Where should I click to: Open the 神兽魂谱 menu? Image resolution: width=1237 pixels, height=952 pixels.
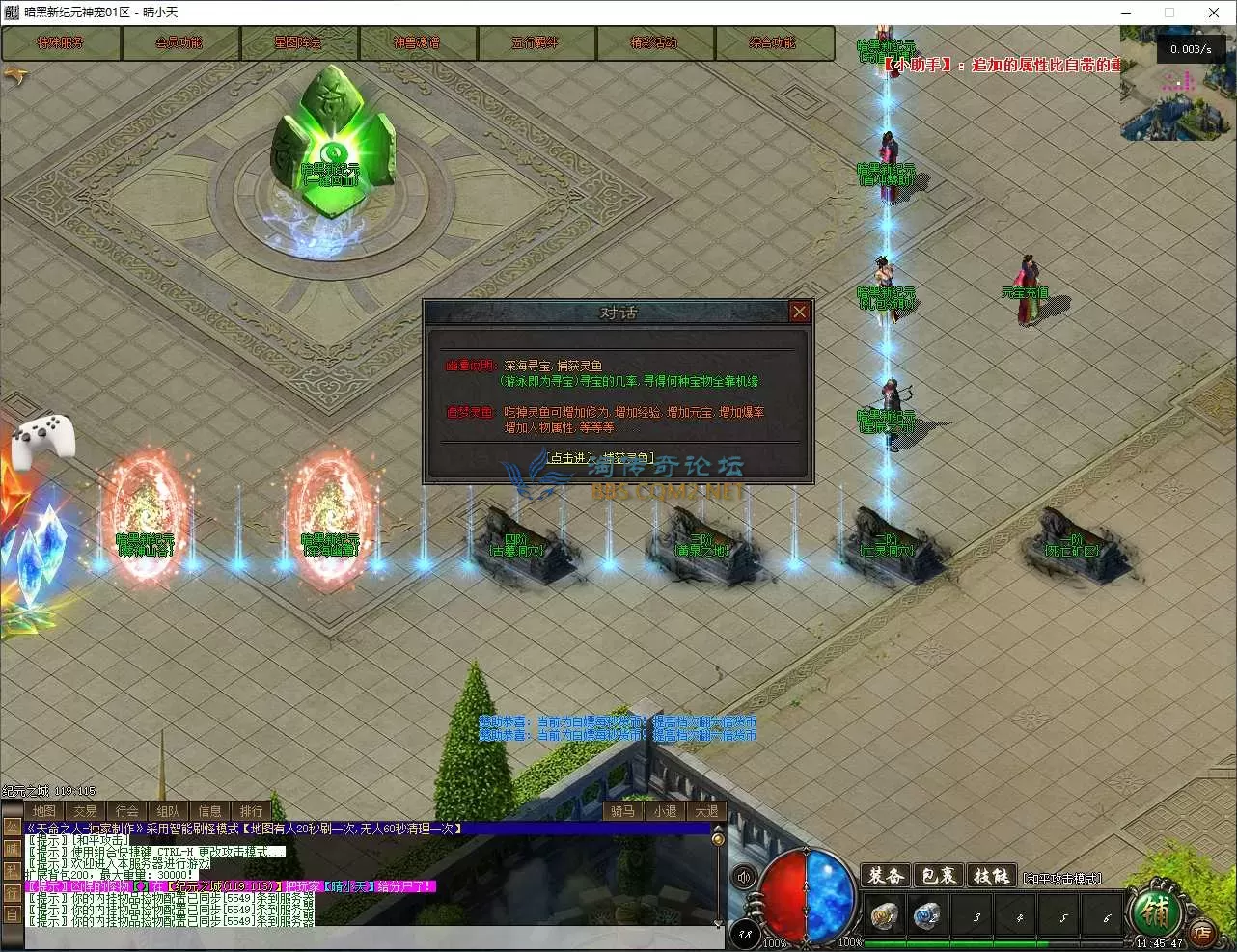point(417,43)
